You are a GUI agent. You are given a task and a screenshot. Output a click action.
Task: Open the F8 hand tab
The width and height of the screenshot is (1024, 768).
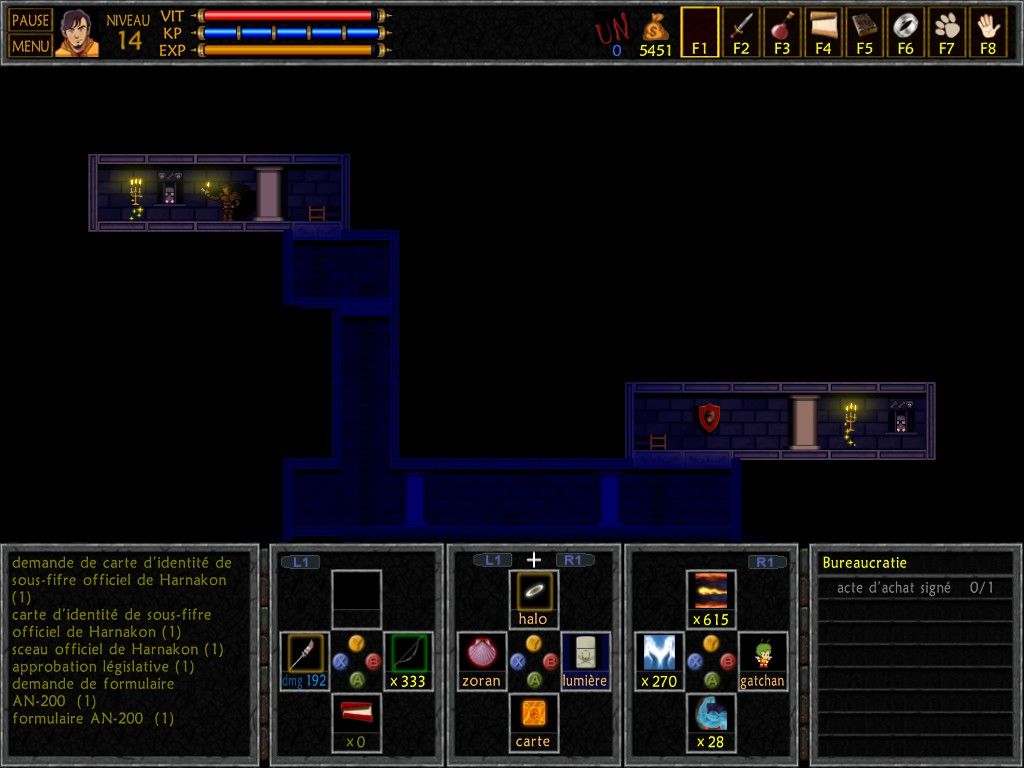(x=988, y=32)
